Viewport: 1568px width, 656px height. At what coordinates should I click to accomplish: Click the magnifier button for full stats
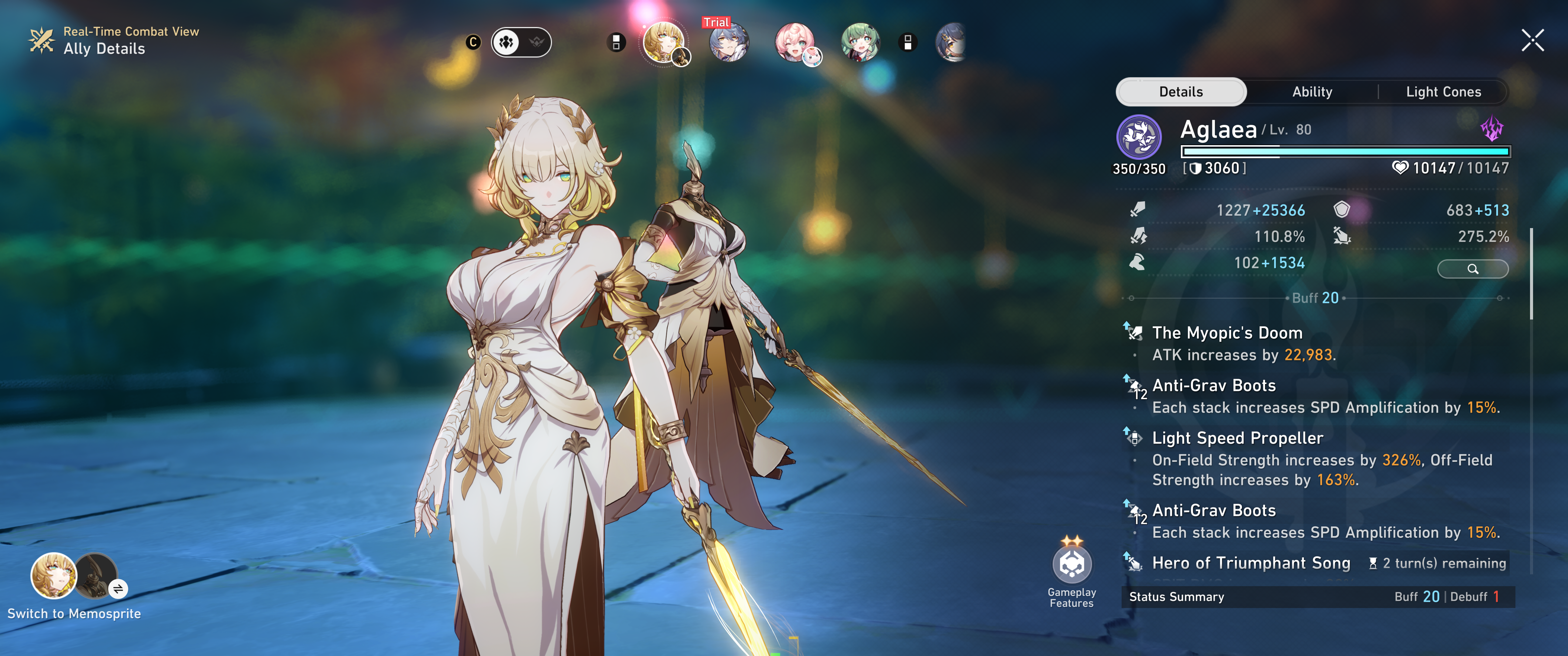(1473, 269)
